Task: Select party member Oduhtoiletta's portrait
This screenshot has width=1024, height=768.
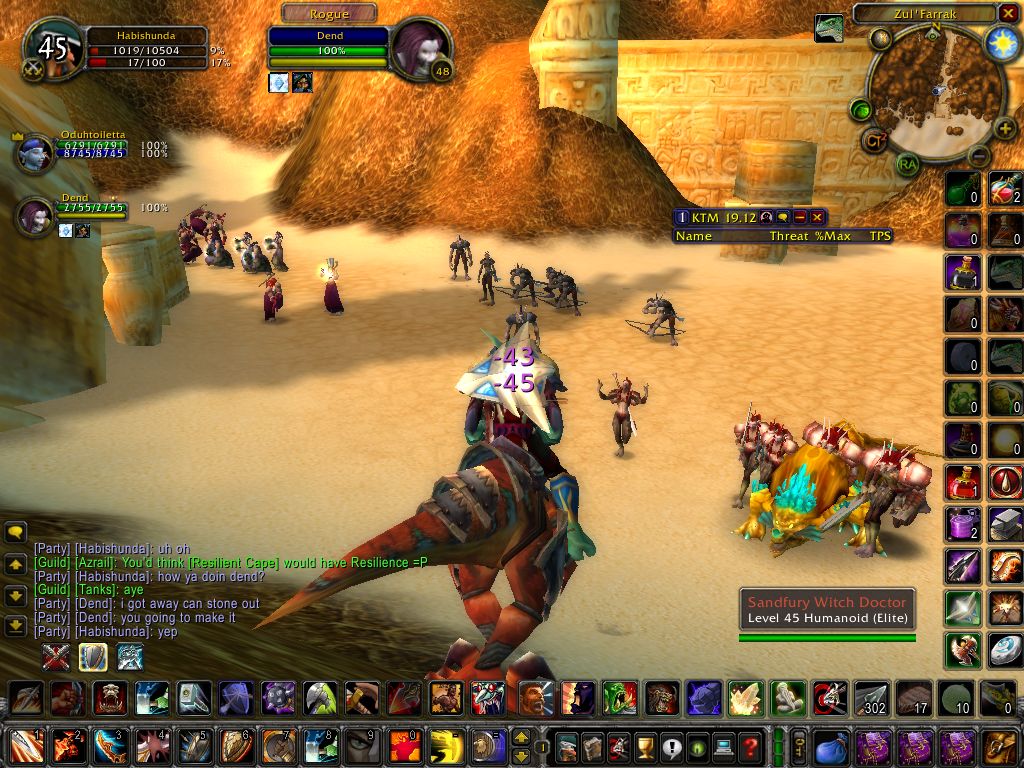Action: [36, 154]
